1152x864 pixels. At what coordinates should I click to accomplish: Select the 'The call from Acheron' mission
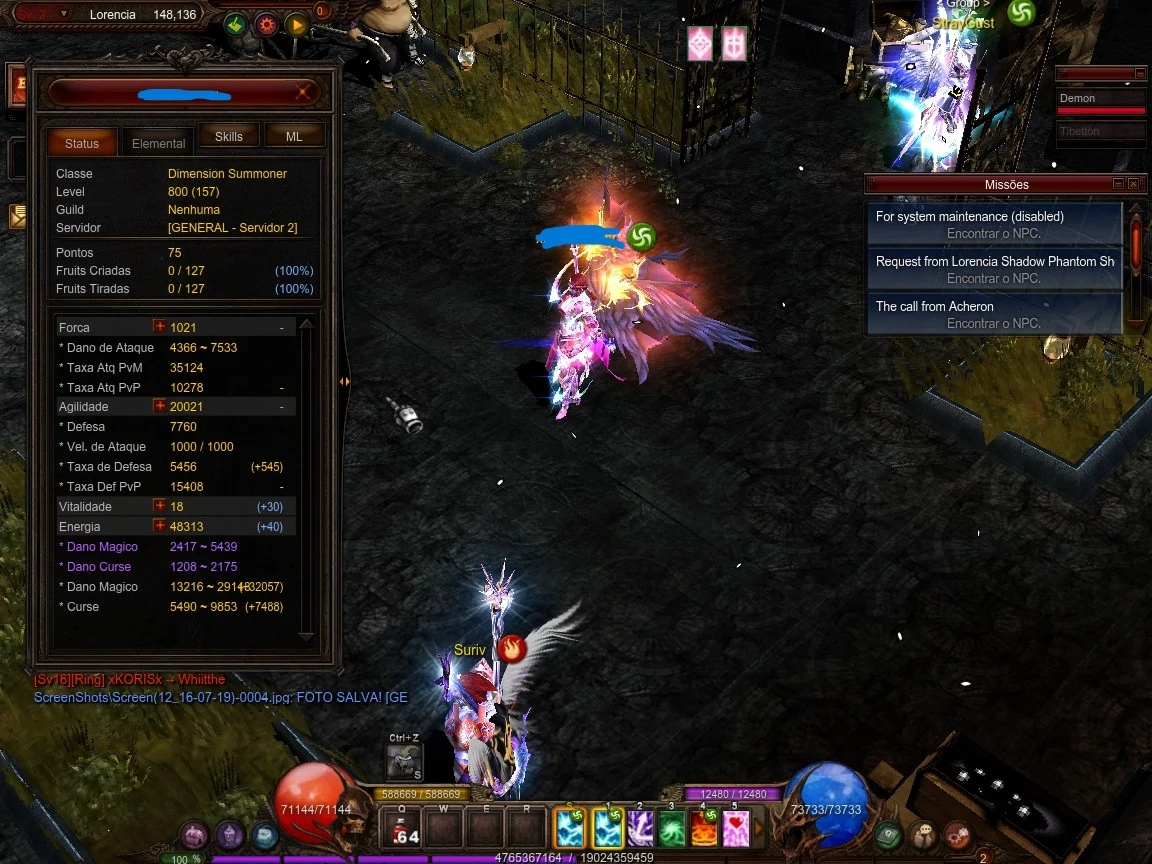click(x=995, y=314)
